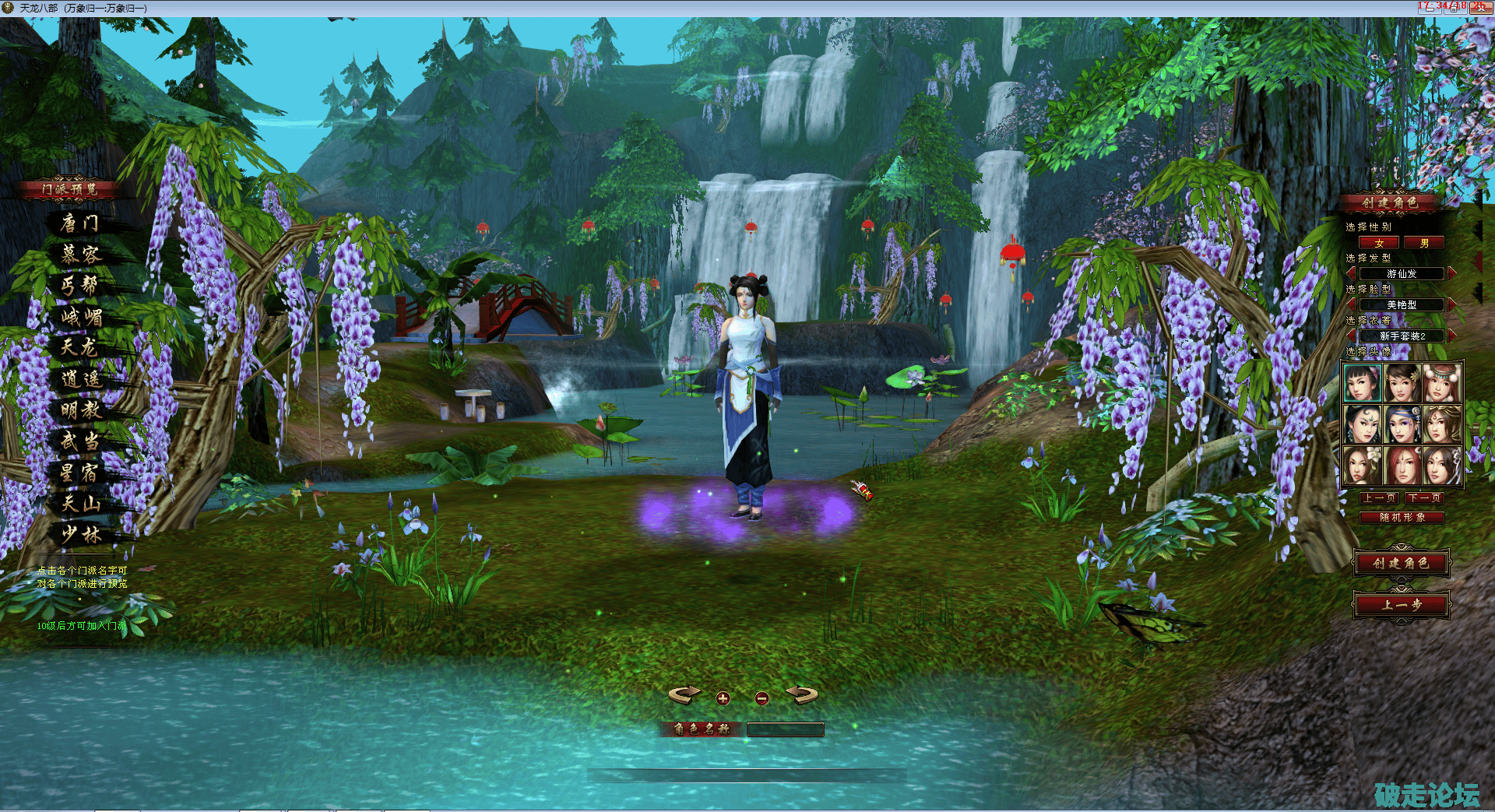Zoom in with the plus button
1495x812 pixels.
pyautogui.click(x=723, y=698)
